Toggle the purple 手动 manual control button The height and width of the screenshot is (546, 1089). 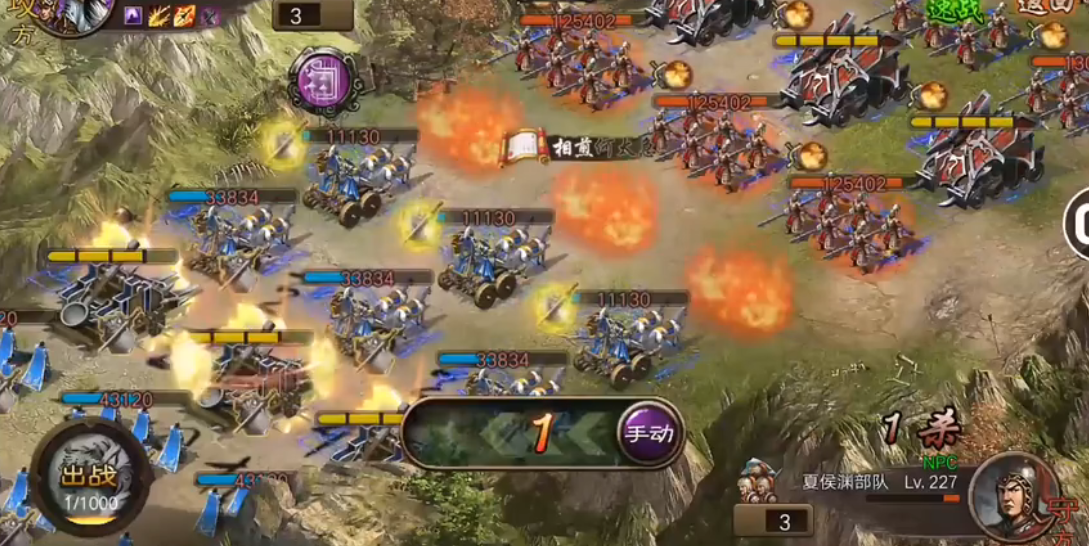[x=649, y=433]
